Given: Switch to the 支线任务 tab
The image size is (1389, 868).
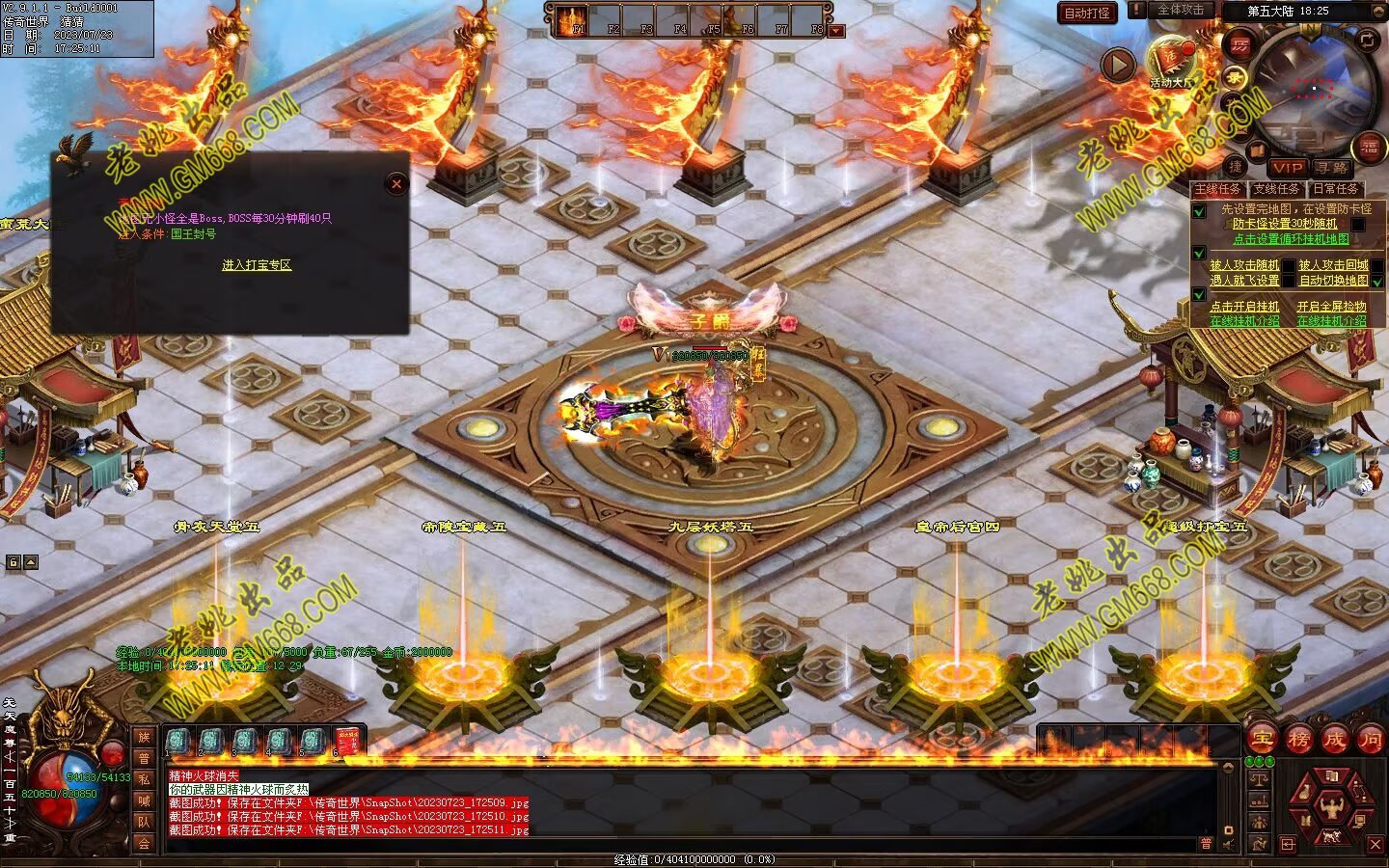Looking at the screenshot, I should (1276, 189).
